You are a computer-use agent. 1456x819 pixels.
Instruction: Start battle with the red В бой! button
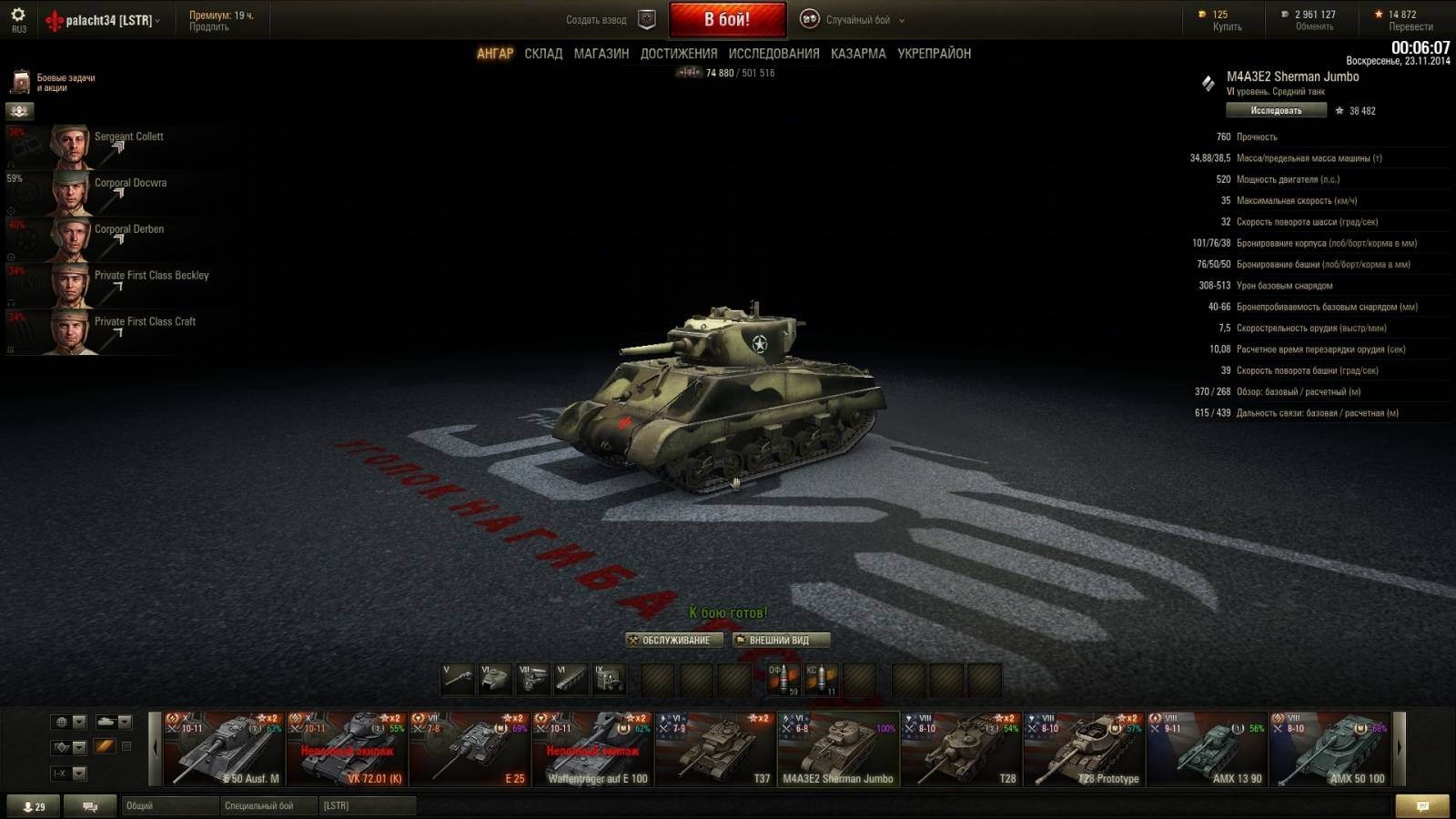[x=727, y=19]
